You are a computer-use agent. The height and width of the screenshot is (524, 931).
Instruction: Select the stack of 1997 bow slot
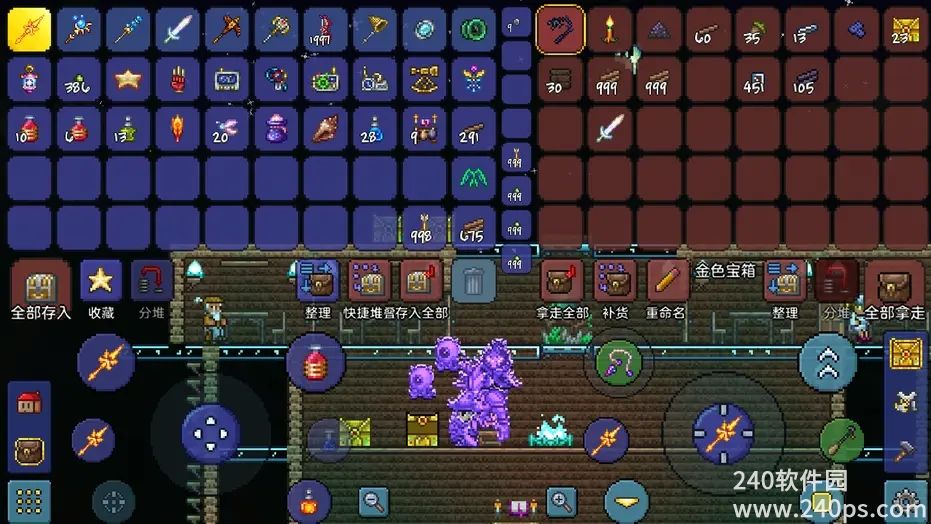325,30
